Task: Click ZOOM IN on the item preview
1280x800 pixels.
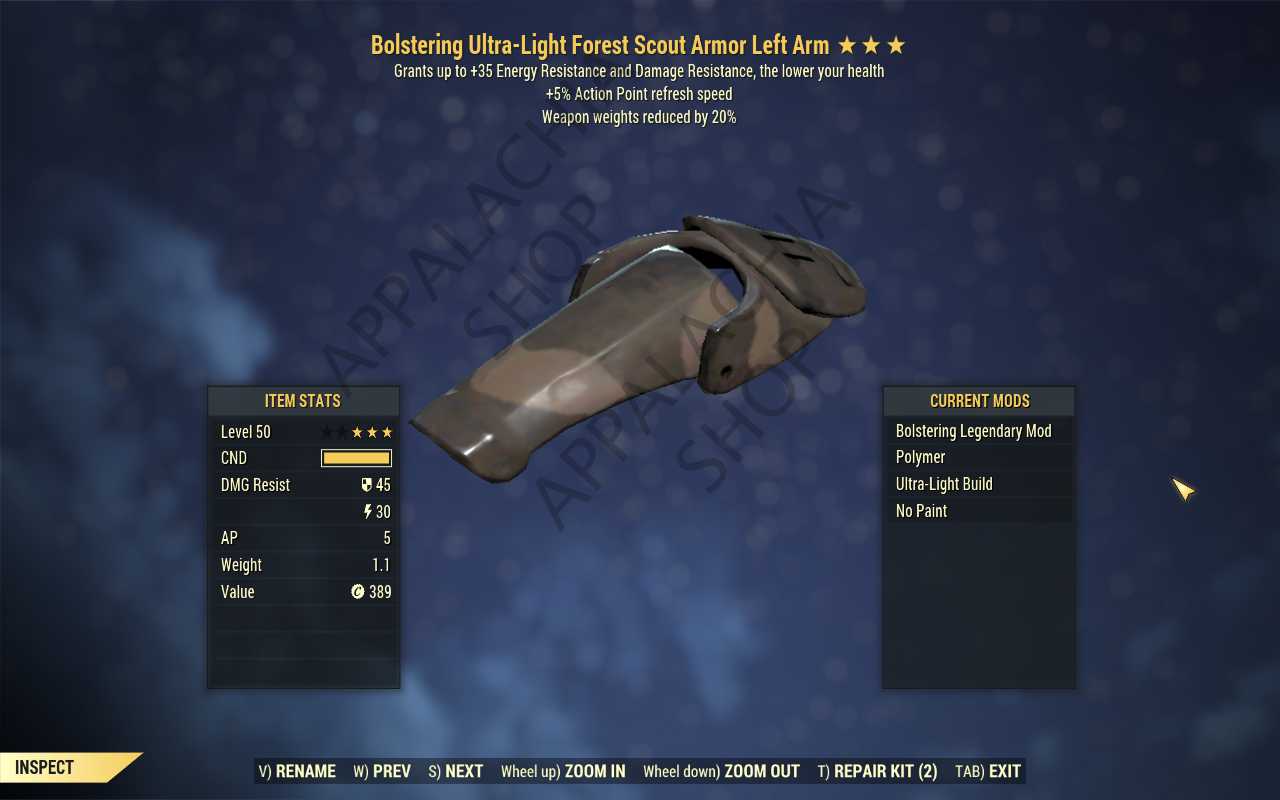Action: (x=563, y=771)
